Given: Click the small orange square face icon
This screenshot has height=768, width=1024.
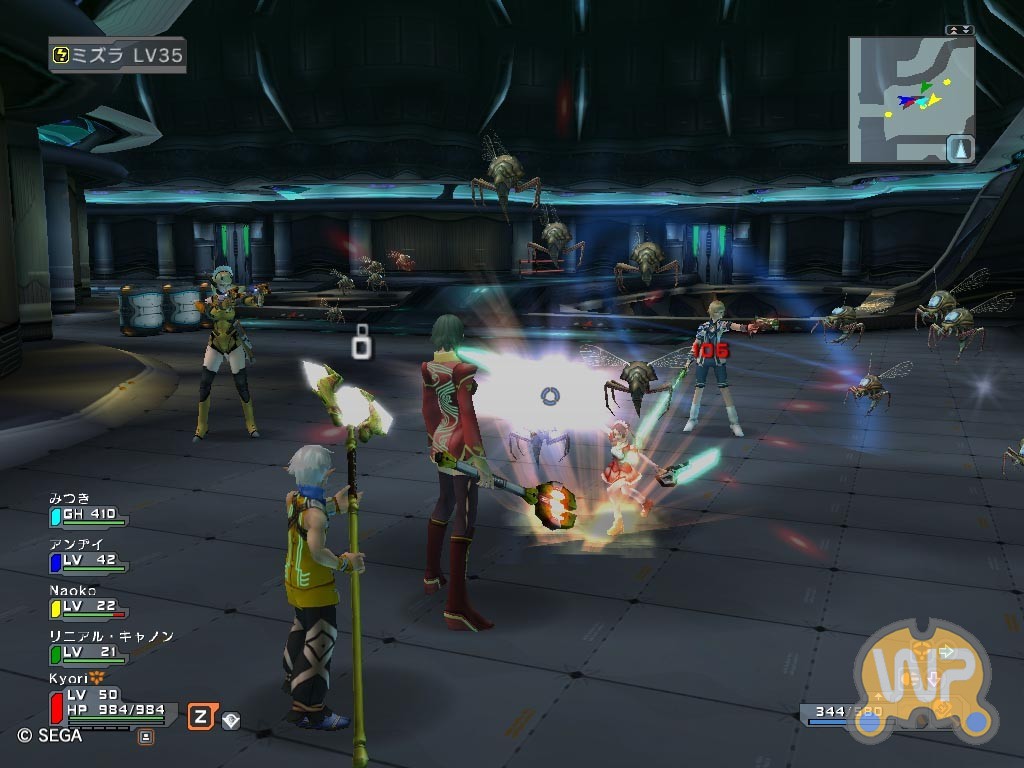Looking at the screenshot, I should pyautogui.click(x=146, y=738).
